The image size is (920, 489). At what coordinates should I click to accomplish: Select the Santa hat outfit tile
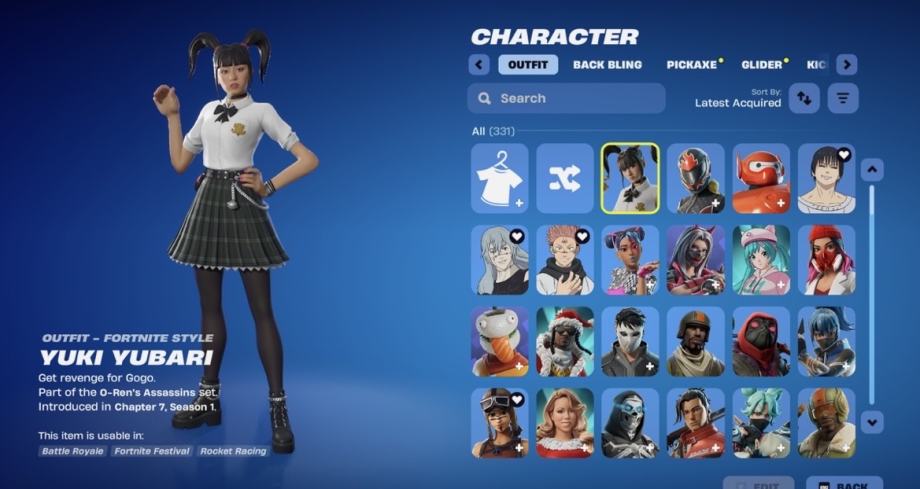pyautogui.click(x=565, y=341)
